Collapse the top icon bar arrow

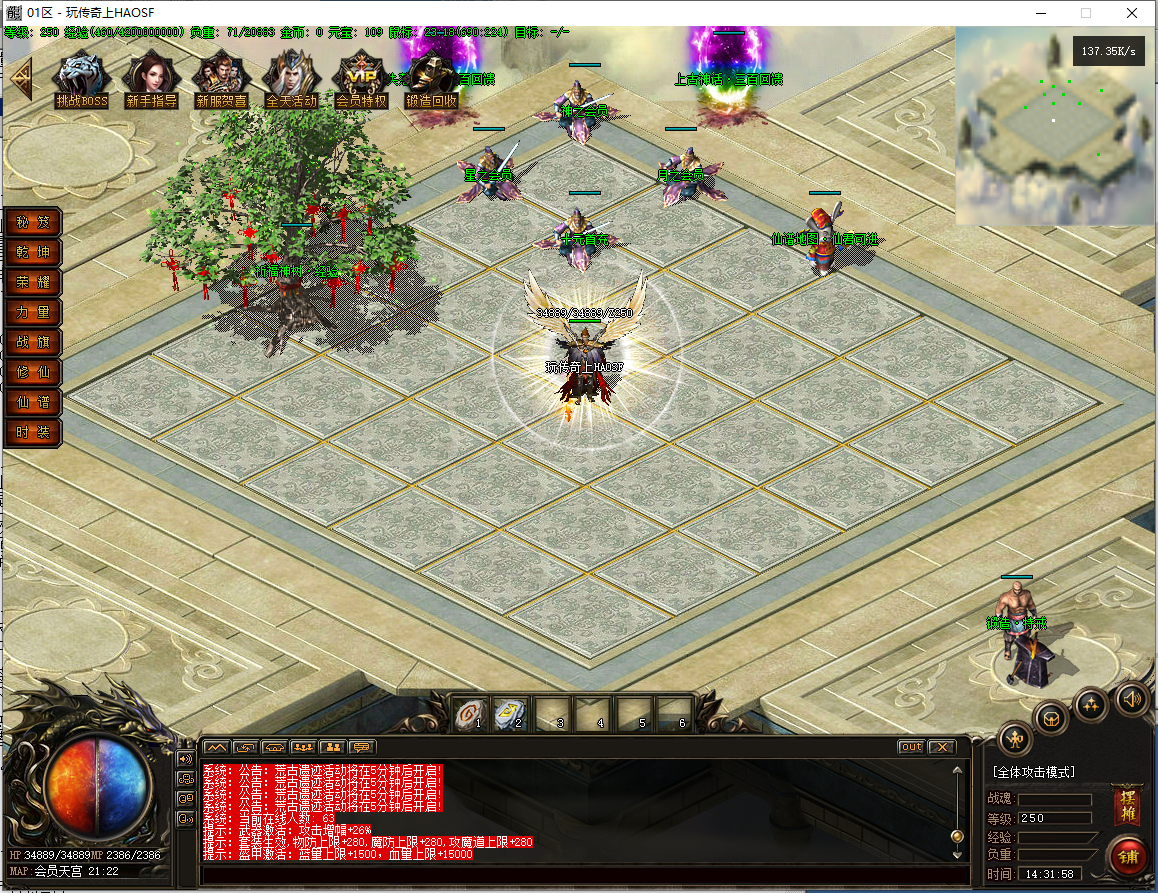[20, 78]
